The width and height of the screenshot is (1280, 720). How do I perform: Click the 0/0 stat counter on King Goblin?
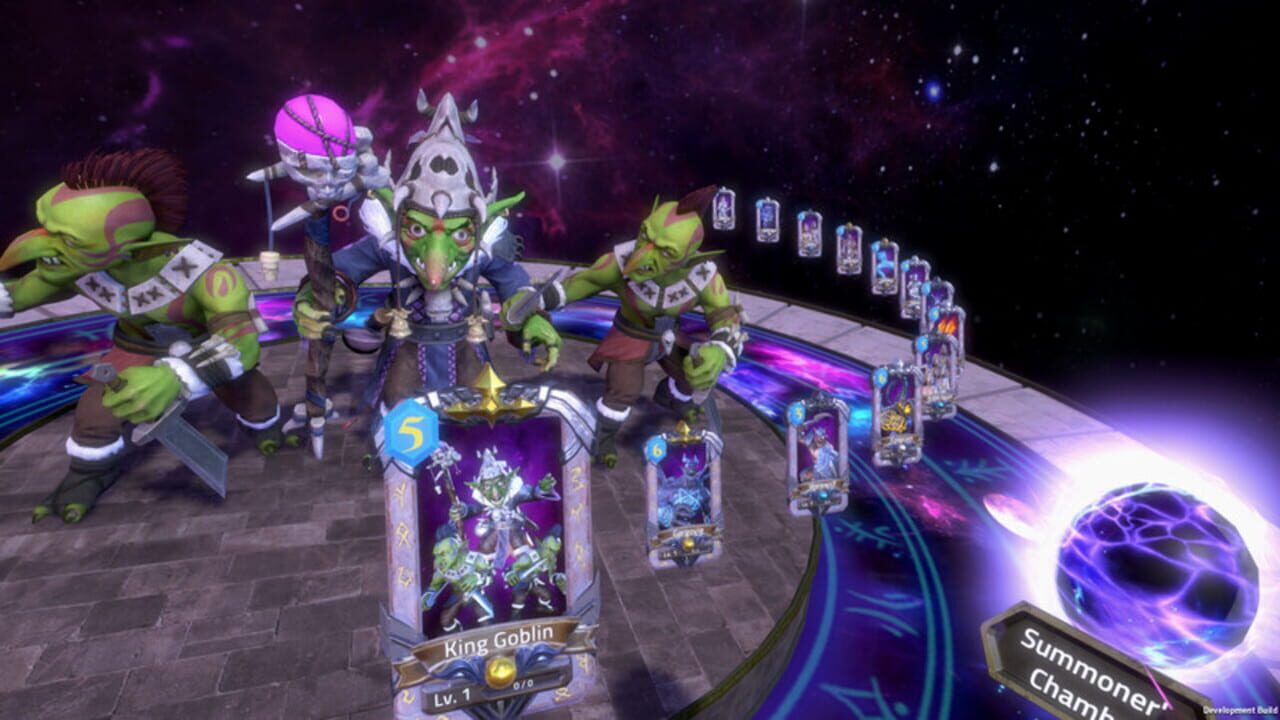(522, 684)
